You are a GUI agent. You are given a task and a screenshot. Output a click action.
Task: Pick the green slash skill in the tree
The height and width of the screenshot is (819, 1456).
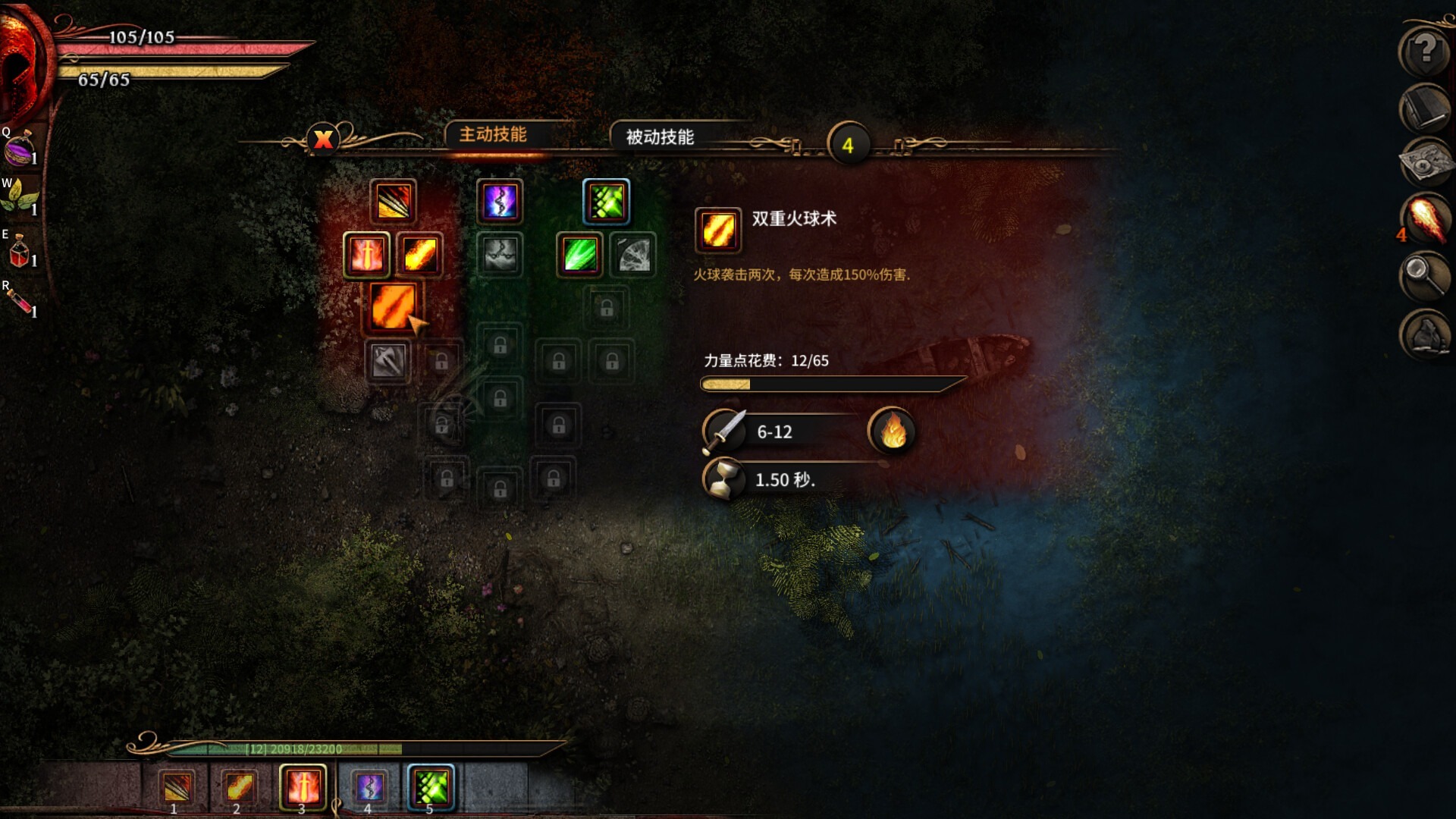coord(580,254)
